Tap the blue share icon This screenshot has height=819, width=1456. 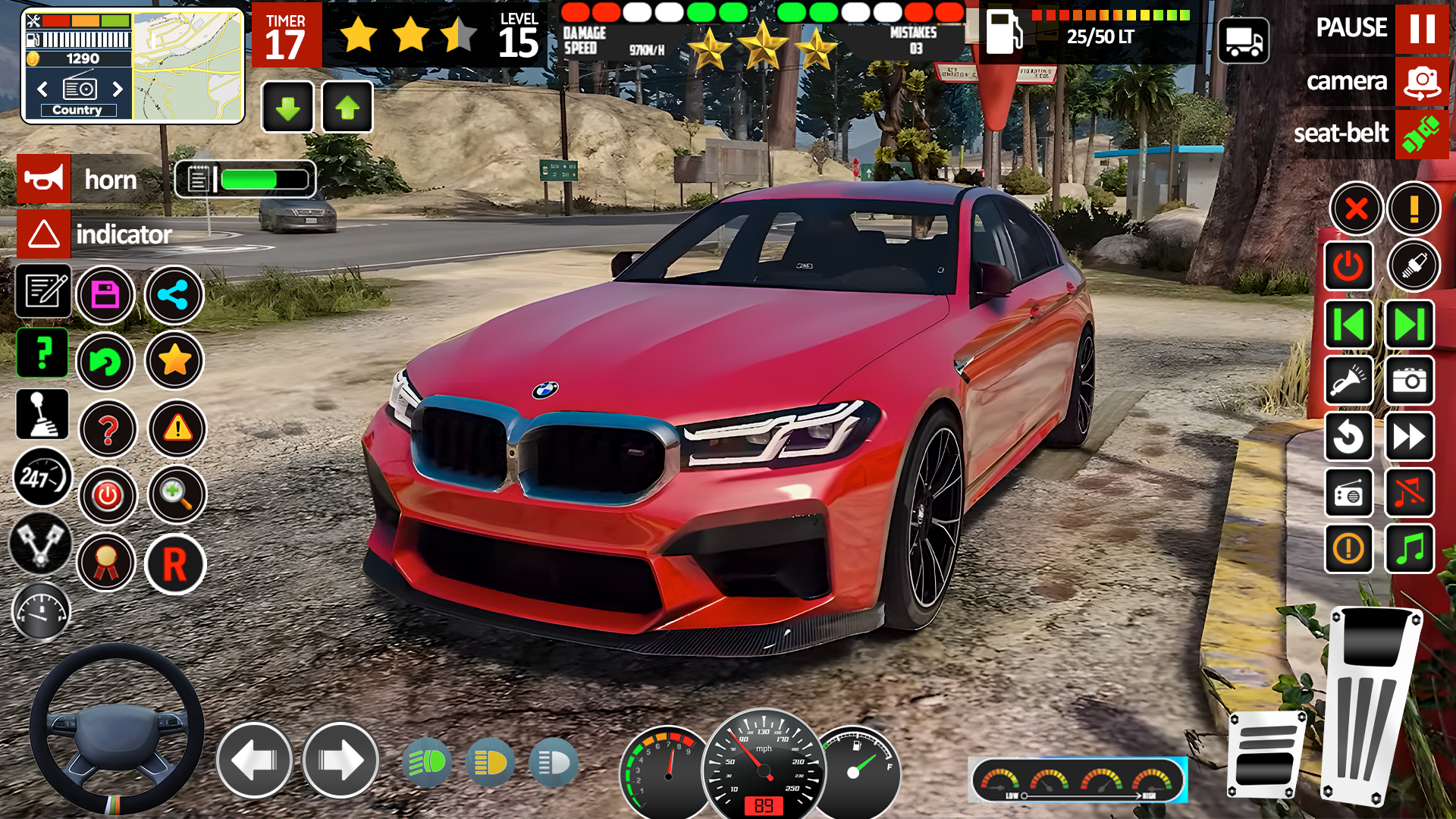174,294
